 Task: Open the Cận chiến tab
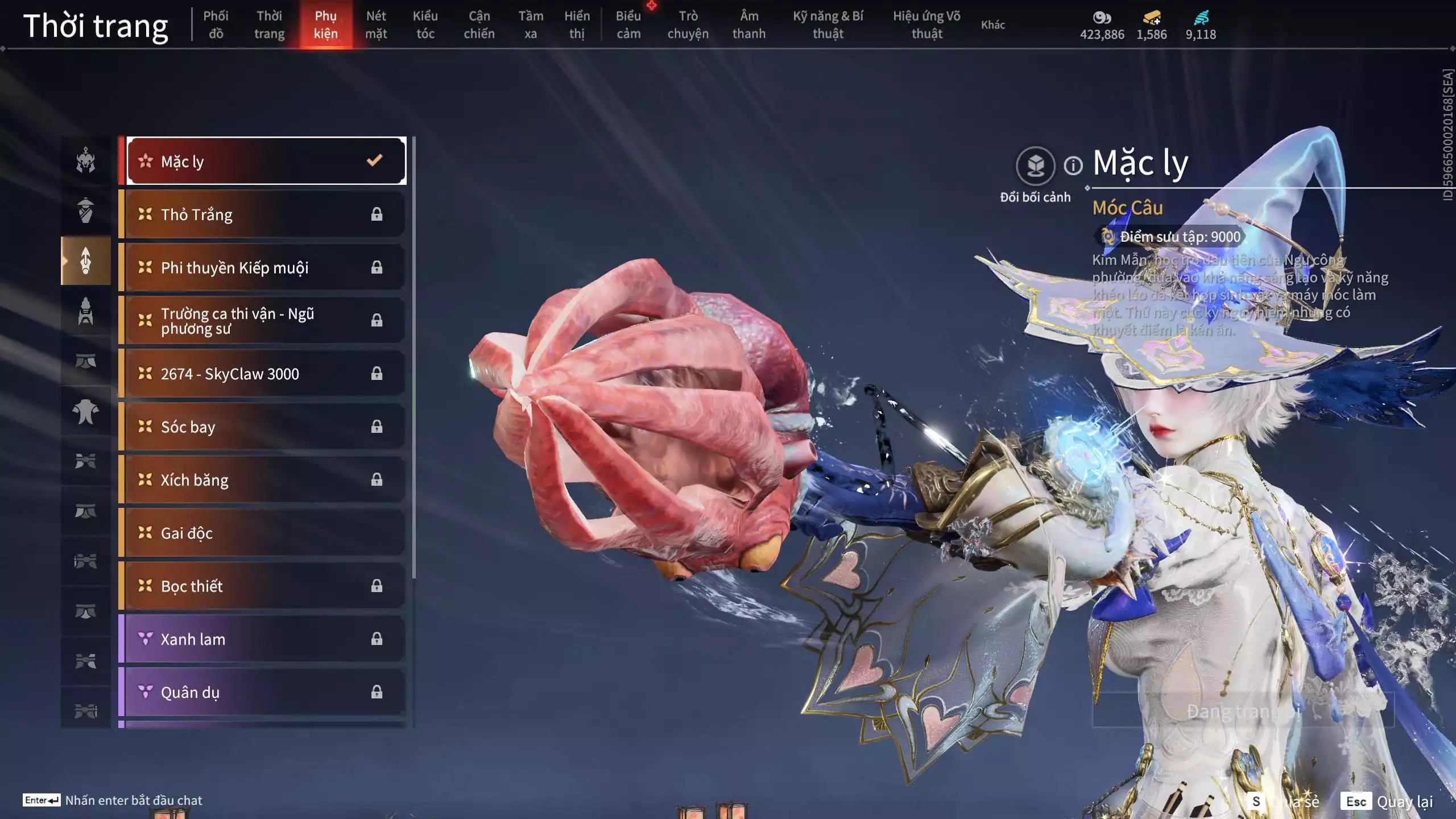[x=479, y=25]
